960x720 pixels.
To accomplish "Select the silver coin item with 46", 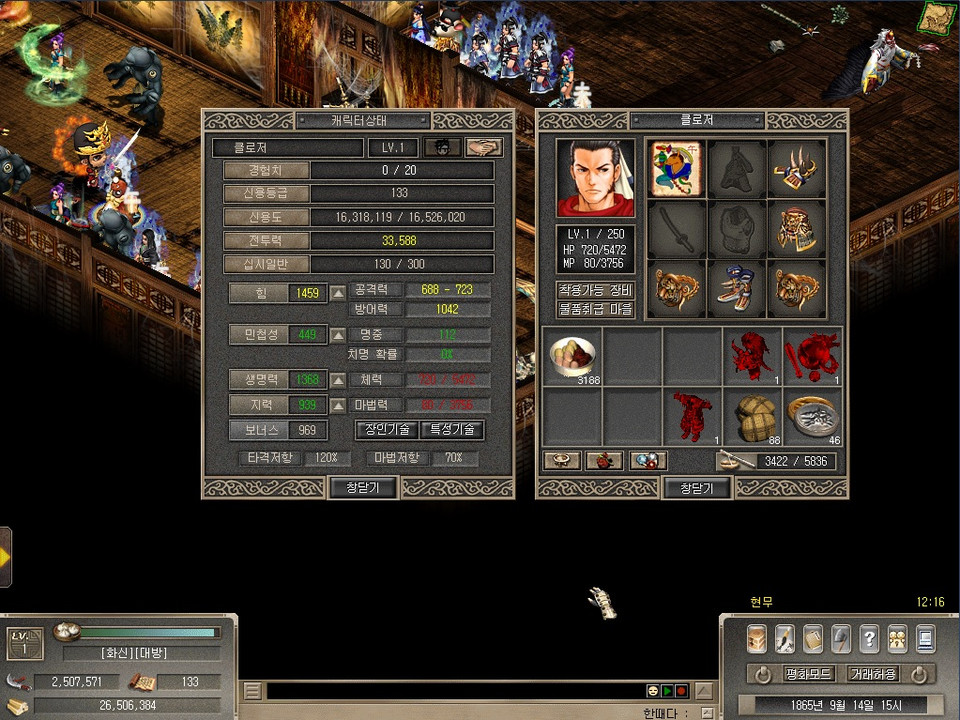I will tap(812, 416).
